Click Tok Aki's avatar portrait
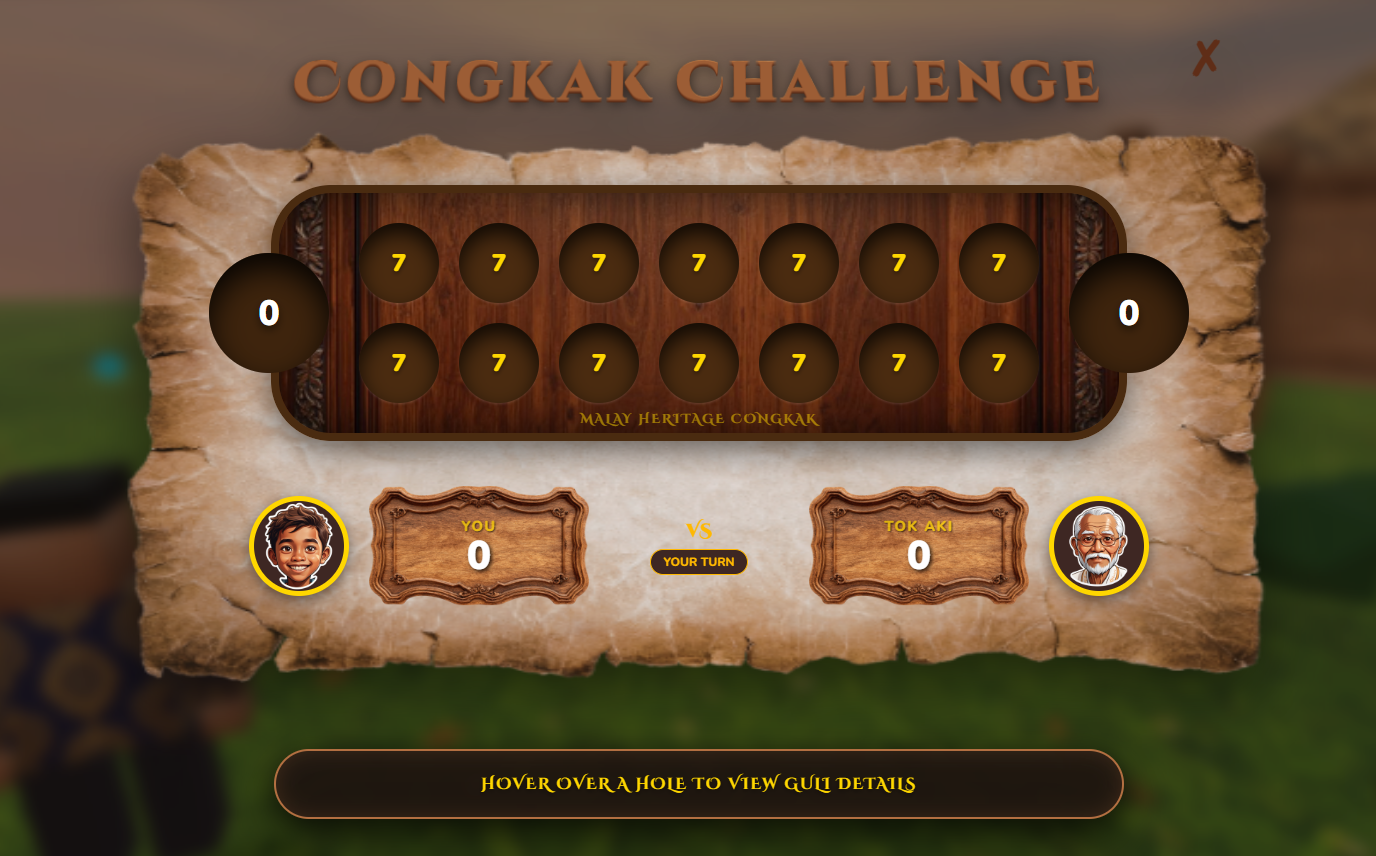The width and height of the screenshot is (1376, 856). [1098, 546]
